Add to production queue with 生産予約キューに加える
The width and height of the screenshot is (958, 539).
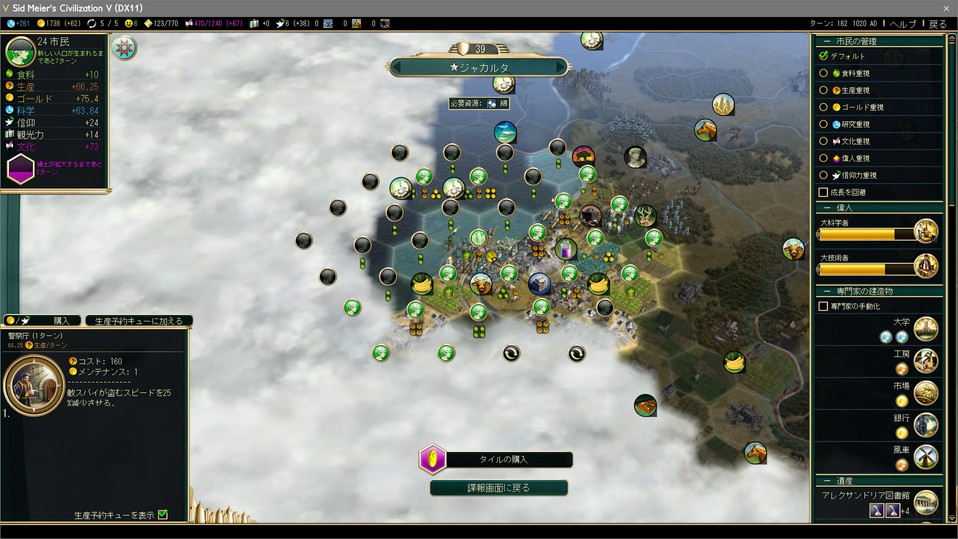tap(139, 321)
